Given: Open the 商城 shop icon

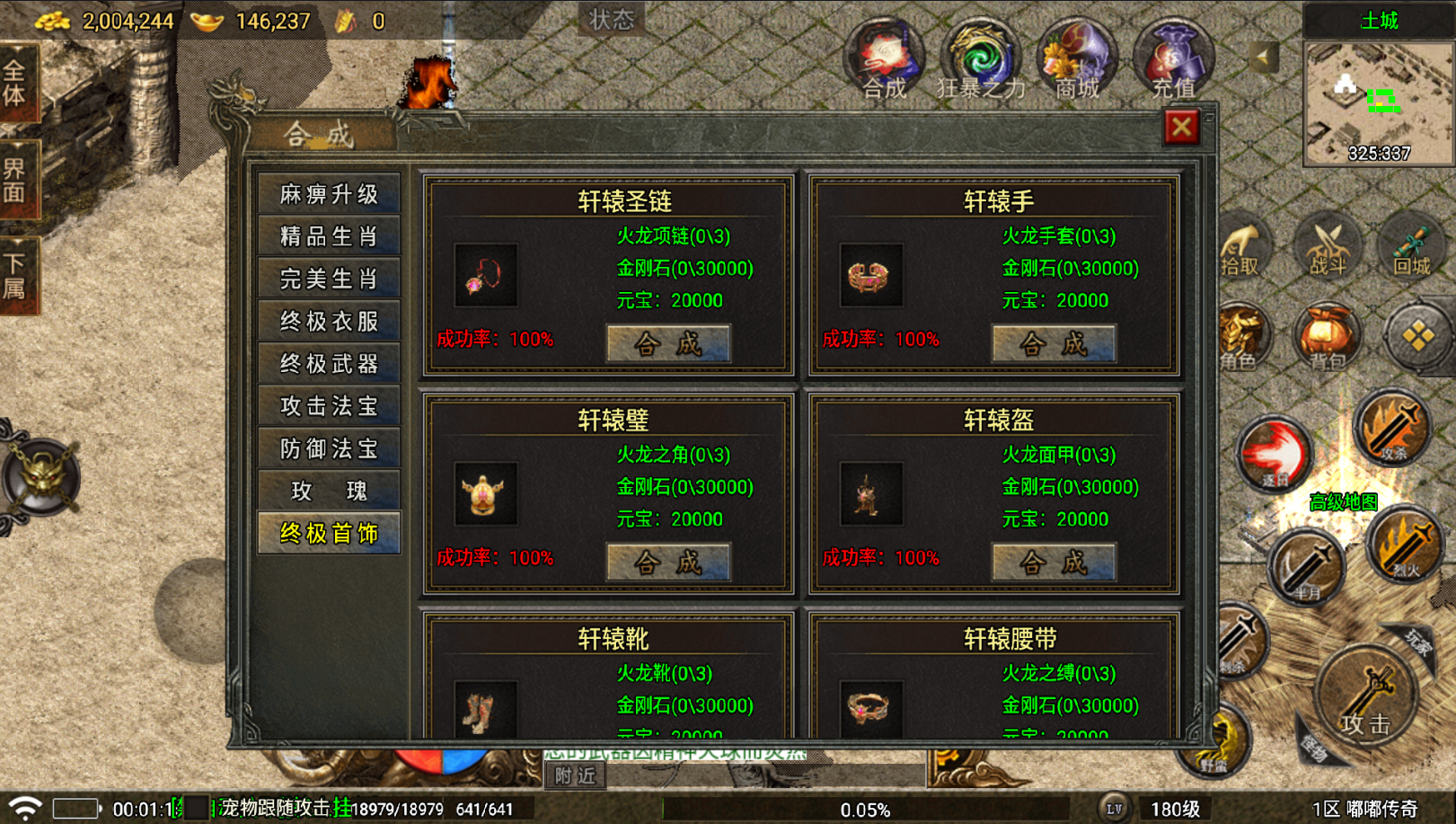Looking at the screenshot, I should (1077, 61).
